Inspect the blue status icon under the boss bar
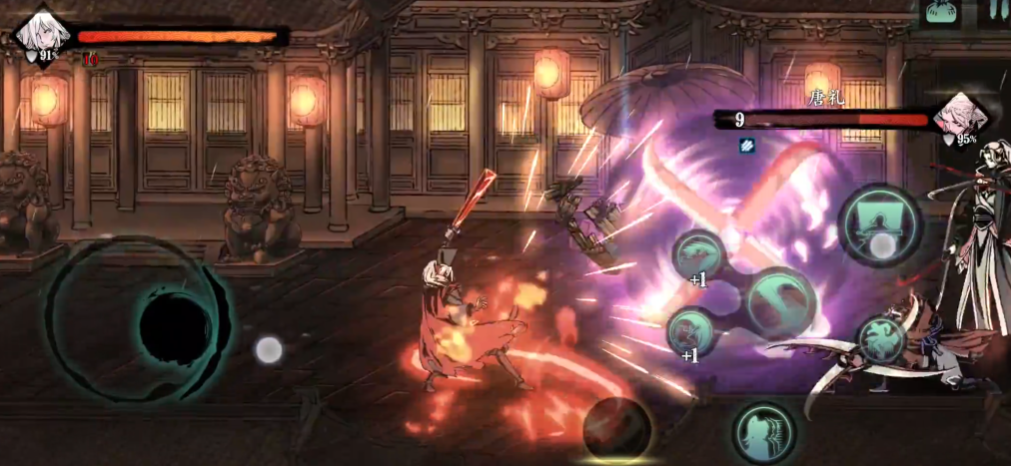The height and width of the screenshot is (466, 1011). pos(746,145)
